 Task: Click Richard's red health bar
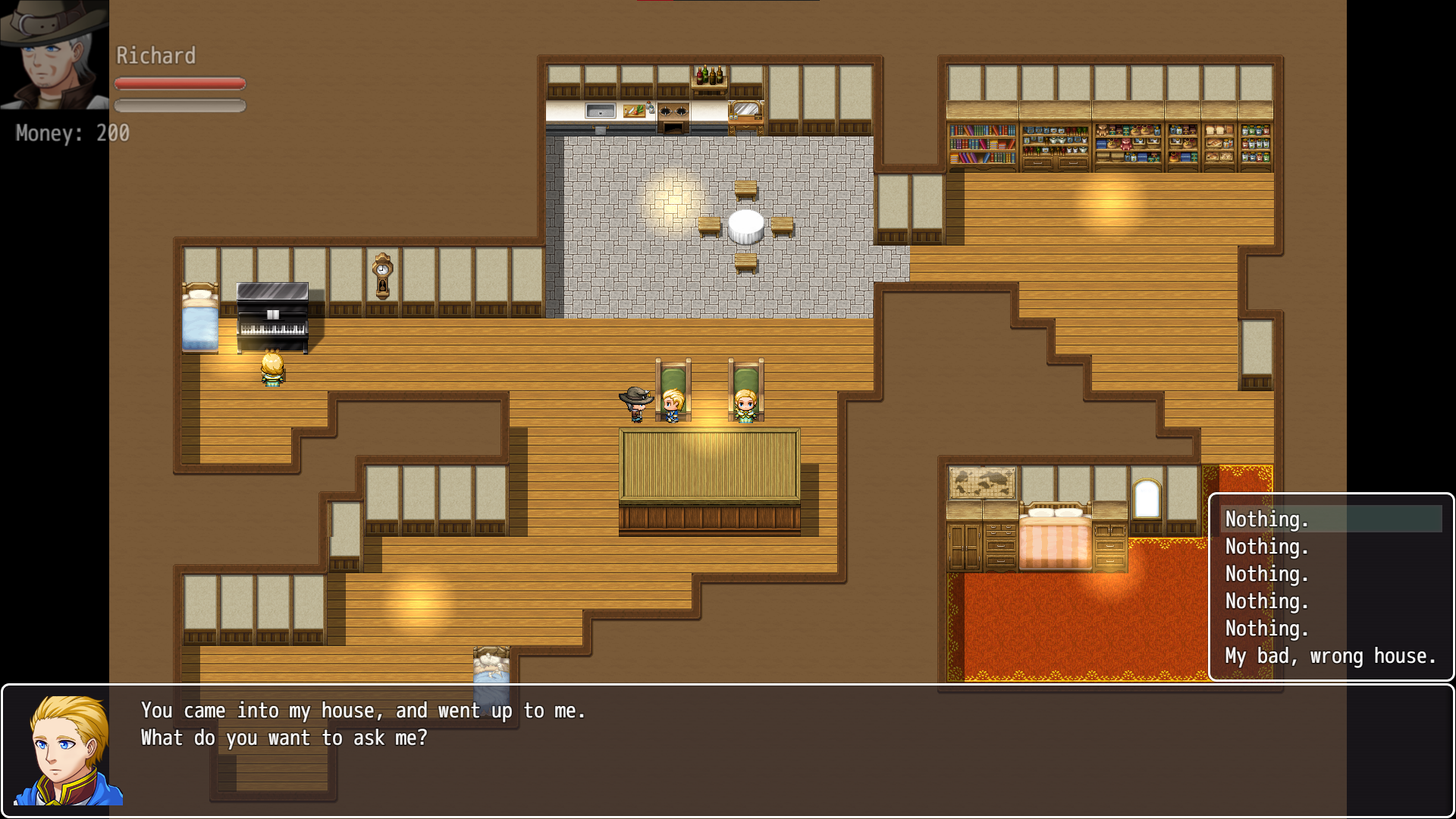(180, 84)
